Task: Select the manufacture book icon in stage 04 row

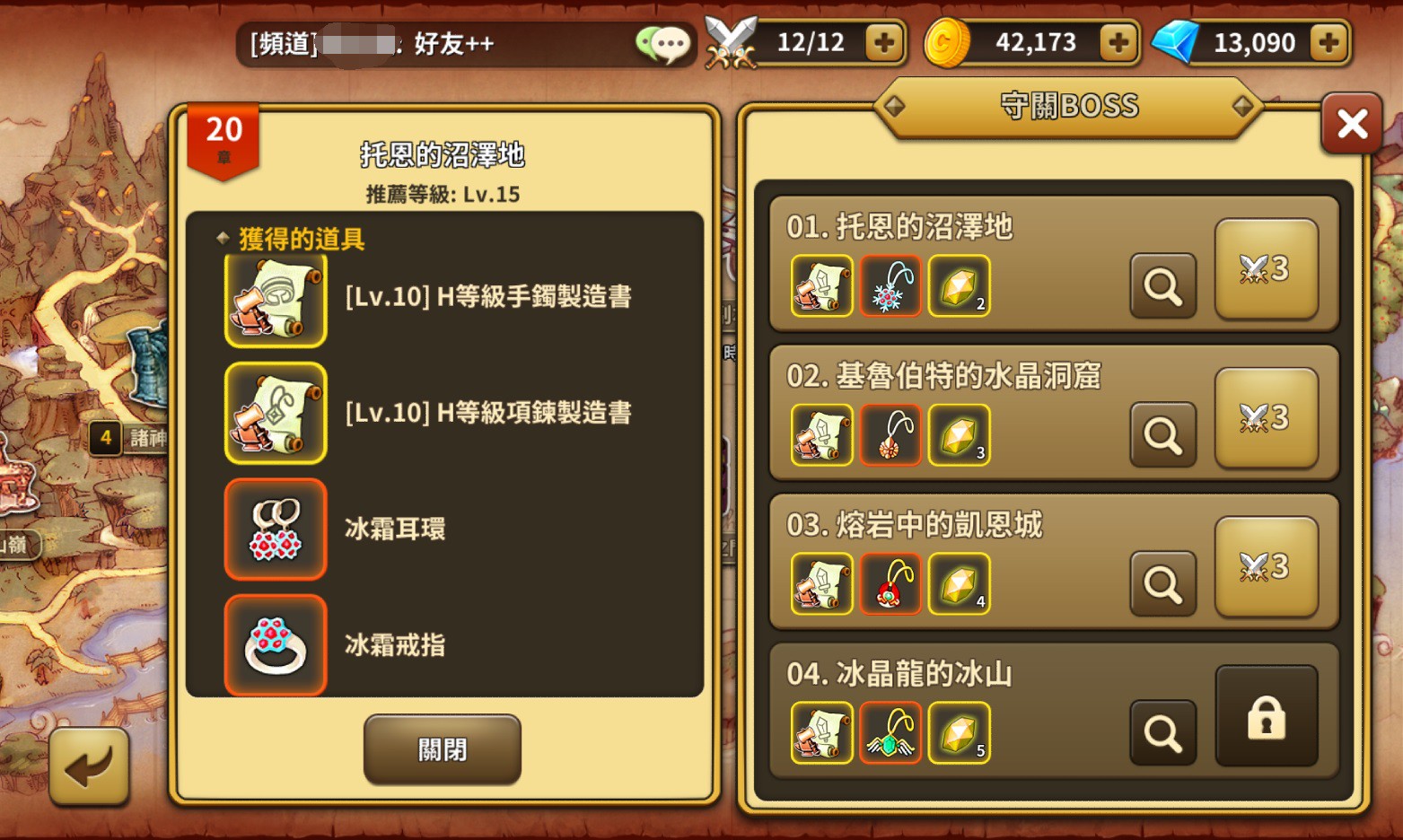Action: [x=821, y=732]
